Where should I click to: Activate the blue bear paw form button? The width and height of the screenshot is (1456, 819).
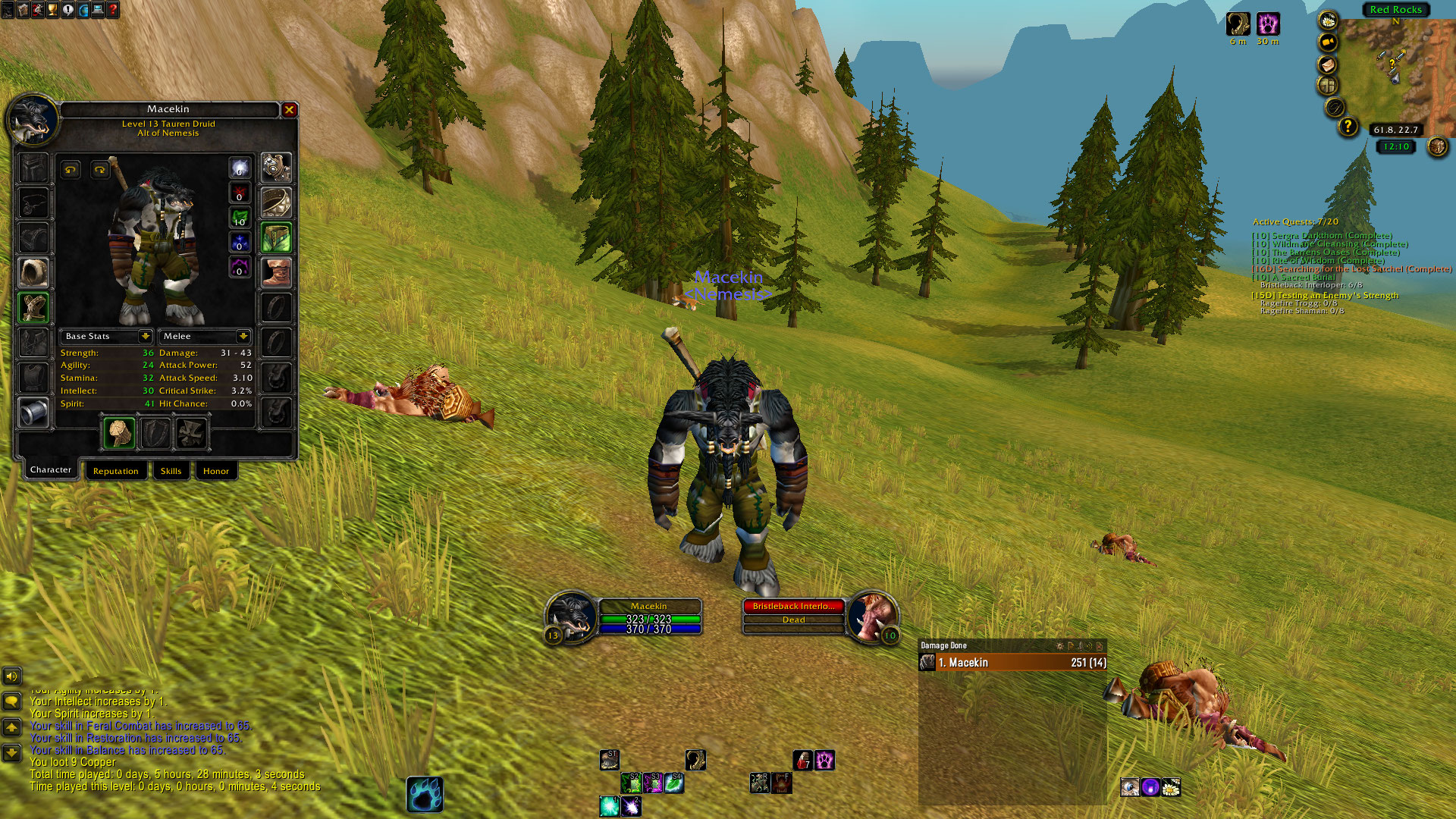point(424,794)
